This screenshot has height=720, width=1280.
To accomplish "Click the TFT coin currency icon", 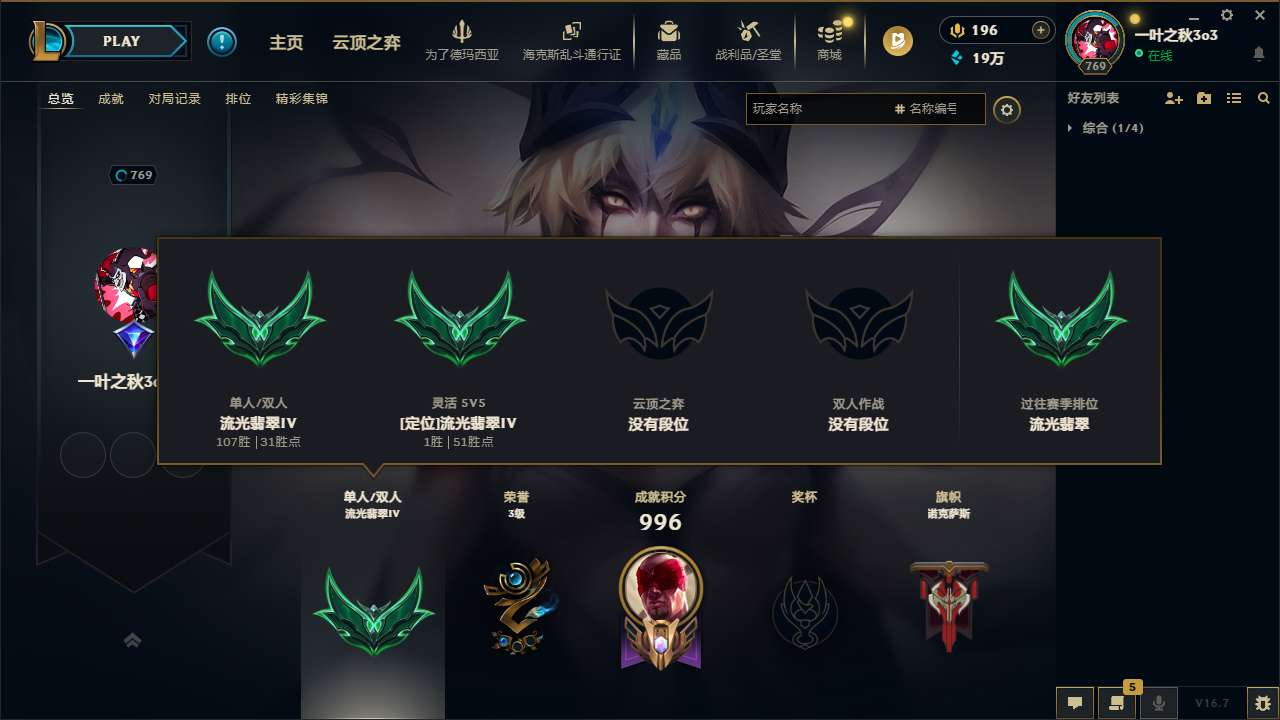I will click(x=897, y=42).
